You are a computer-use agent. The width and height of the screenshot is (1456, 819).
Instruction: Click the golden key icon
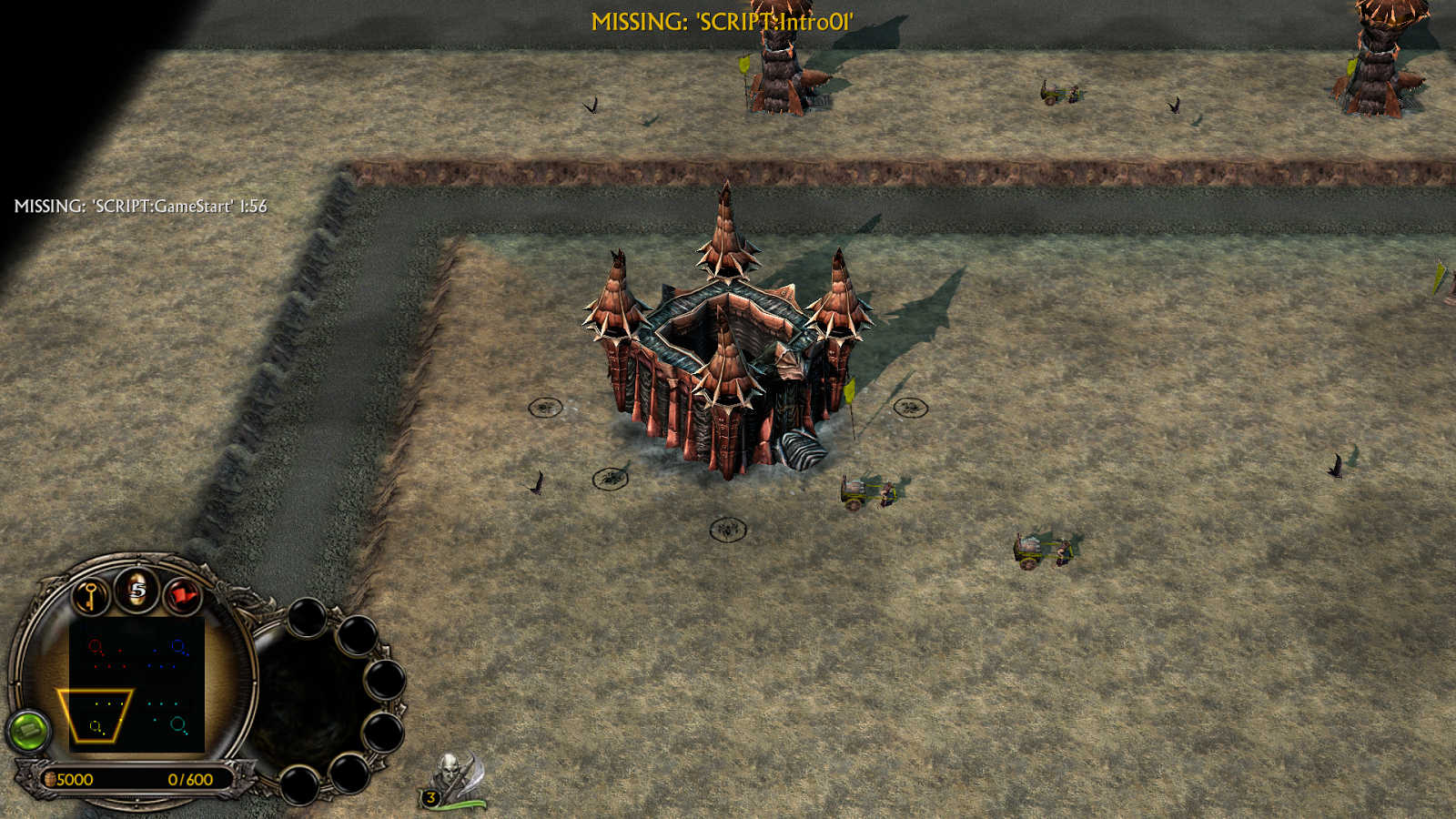coord(90,597)
